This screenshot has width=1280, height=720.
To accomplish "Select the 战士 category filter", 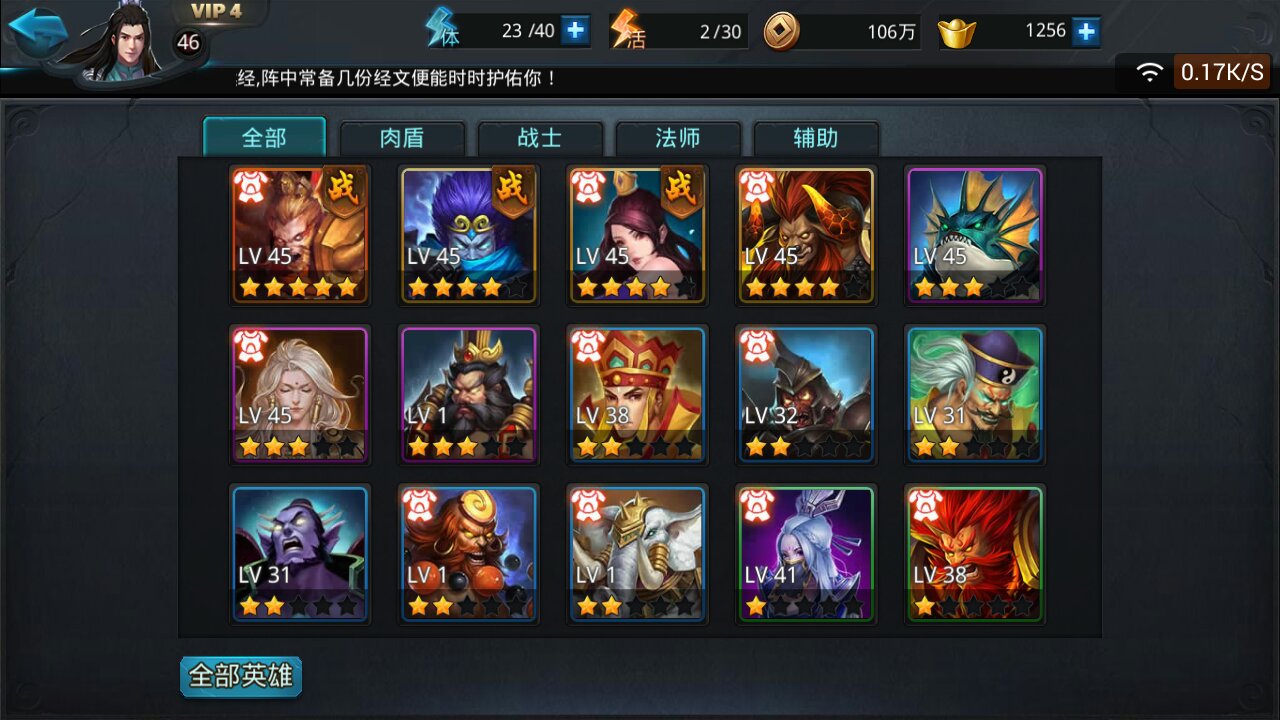I will pyautogui.click(x=540, y=138).
